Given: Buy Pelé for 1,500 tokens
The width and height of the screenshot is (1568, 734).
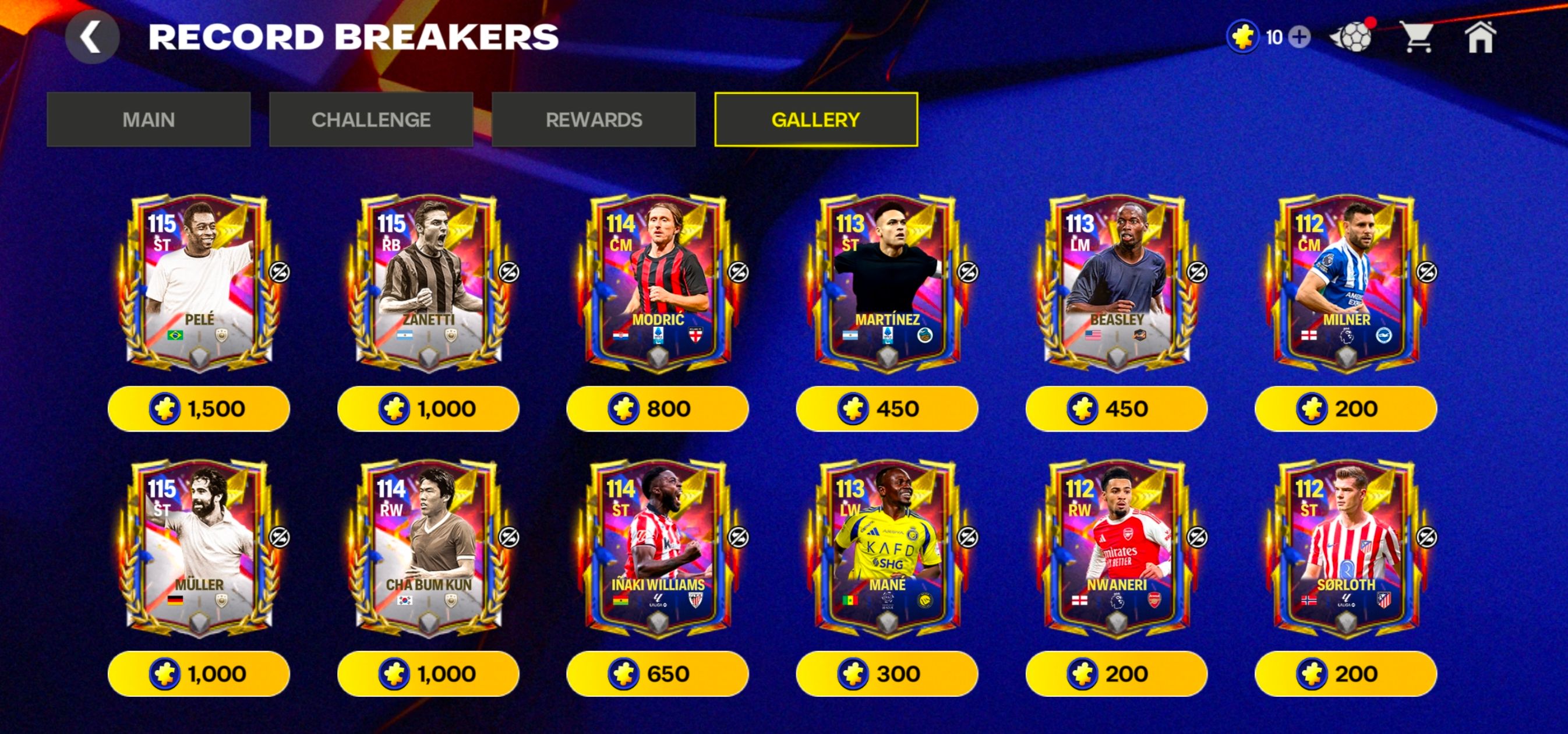Looking at the screenshot, I should pos(199,408).
